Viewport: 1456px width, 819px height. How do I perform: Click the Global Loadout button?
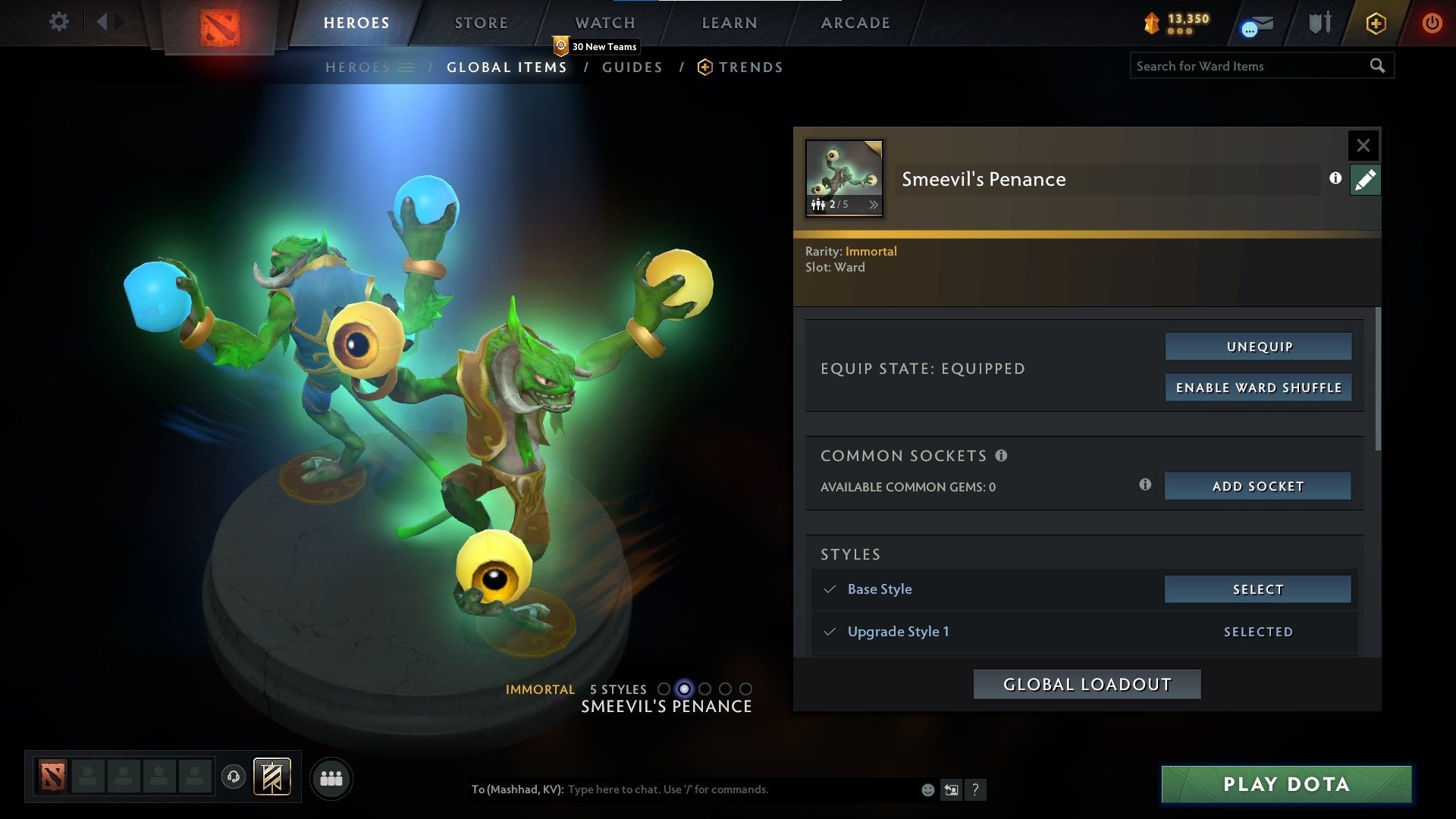click(x=1087, y=683)
